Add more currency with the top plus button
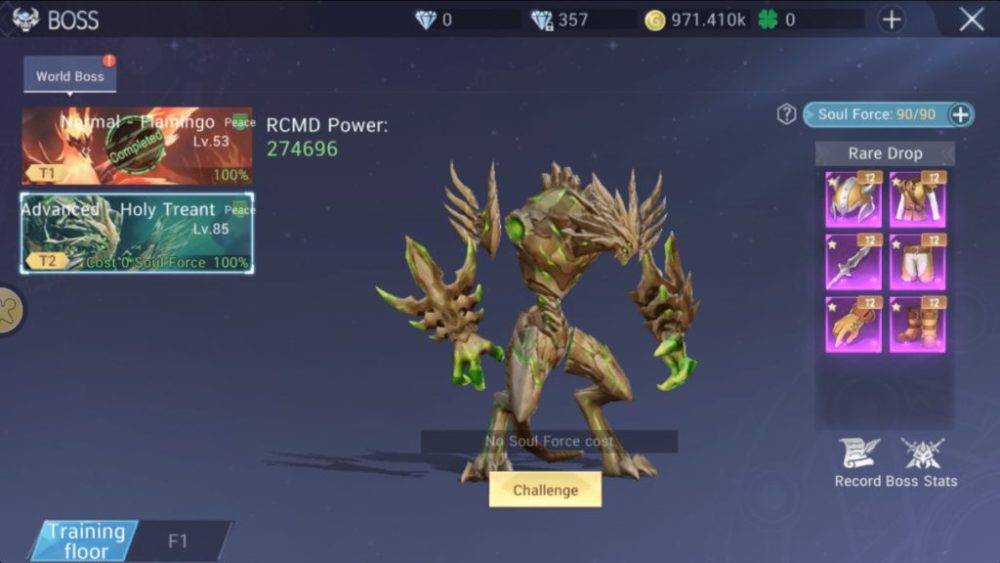The width and height of the screenshot is (1000, 563). coord(891,19)
